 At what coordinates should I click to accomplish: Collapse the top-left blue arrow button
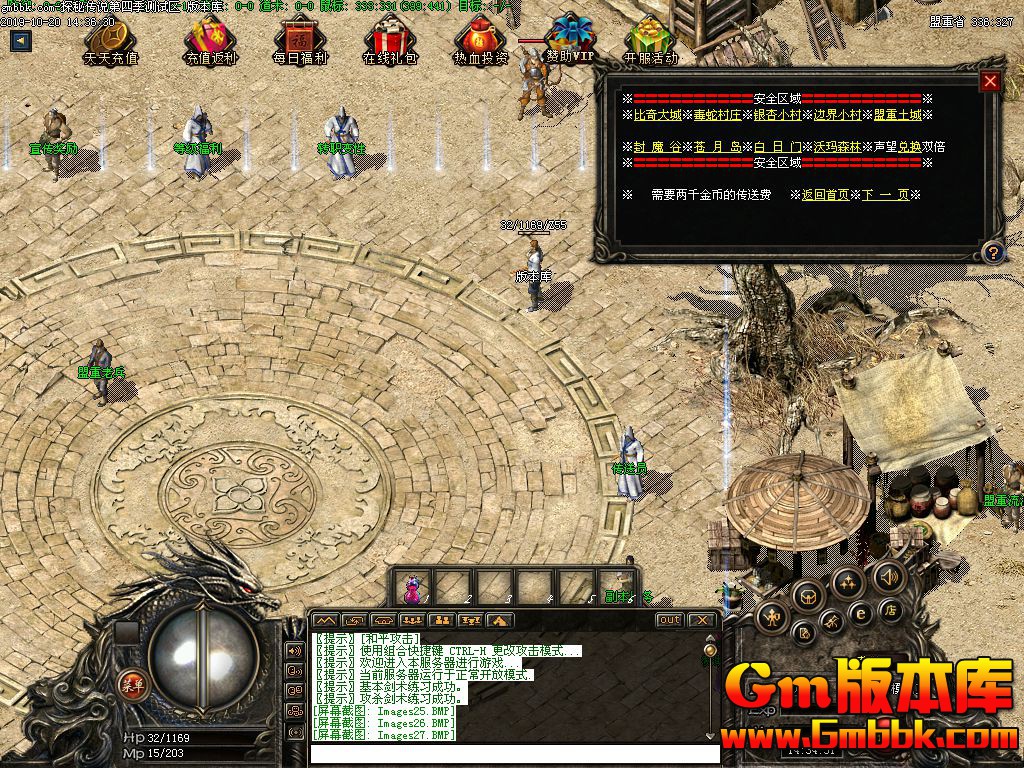coord(19,41)
